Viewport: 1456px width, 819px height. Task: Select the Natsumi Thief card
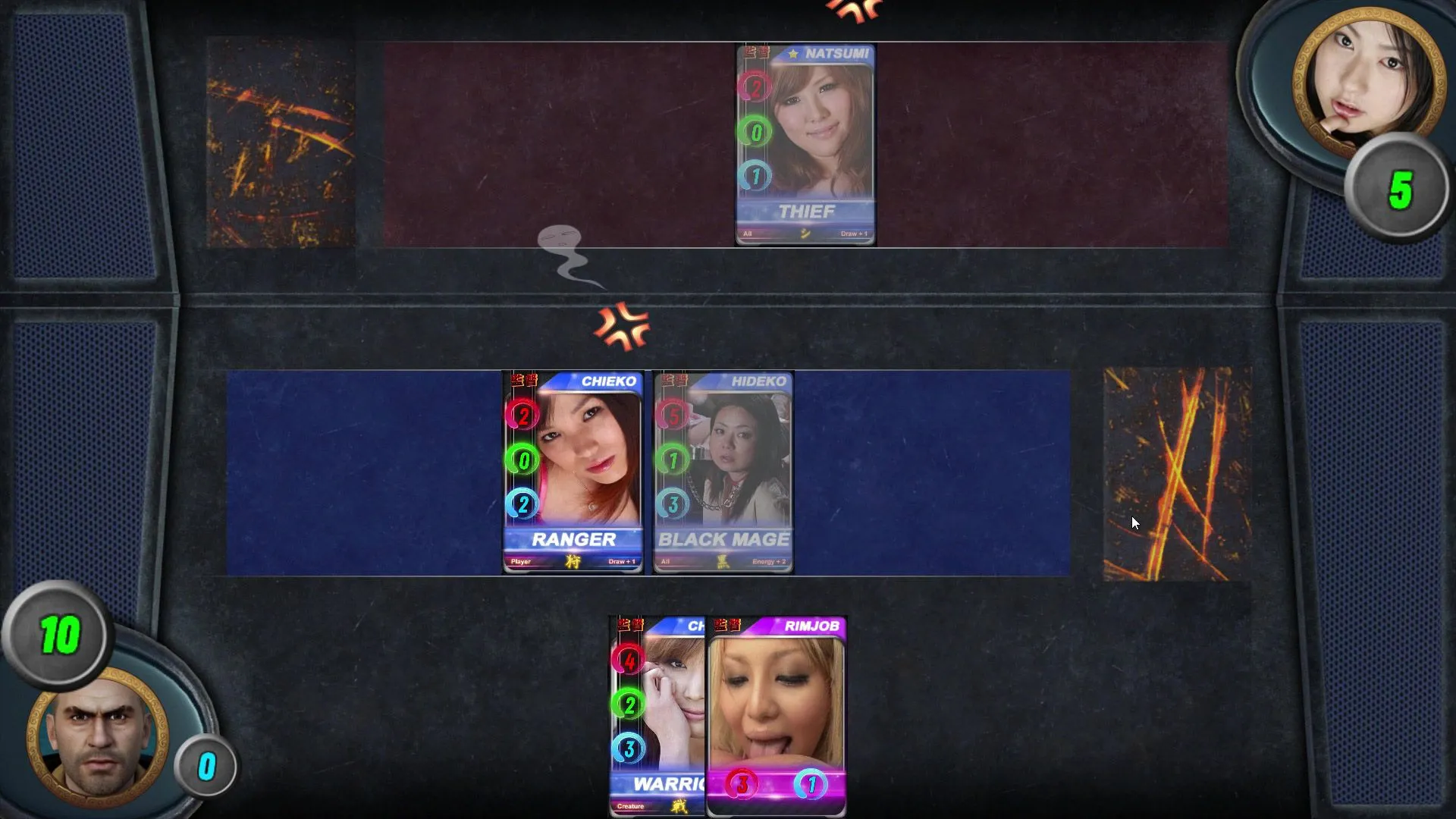point(805,144)
